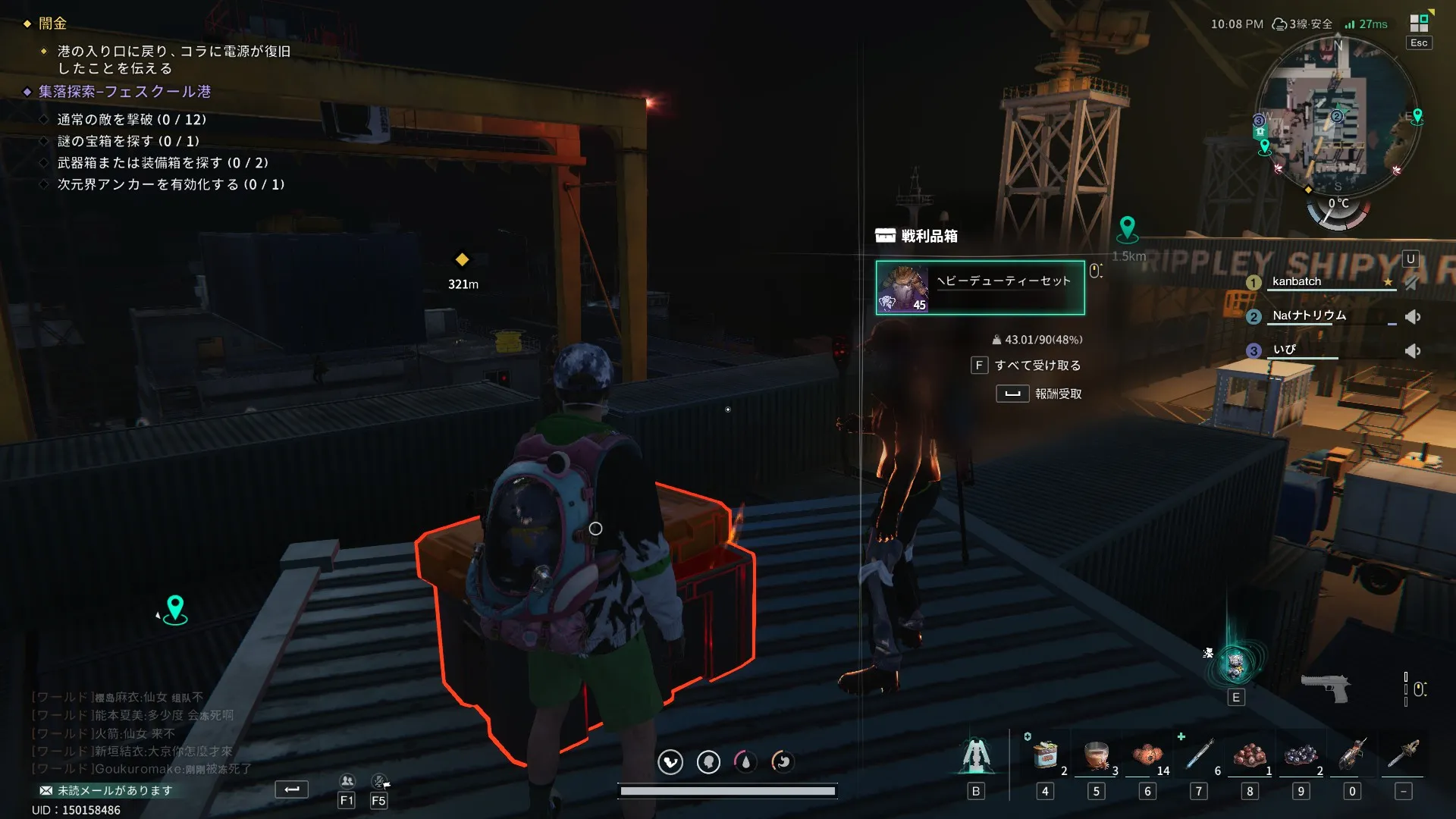This screenshot has height=819, width=1456.
Task: Open the unread mail notification
Action: pos(106,790)
